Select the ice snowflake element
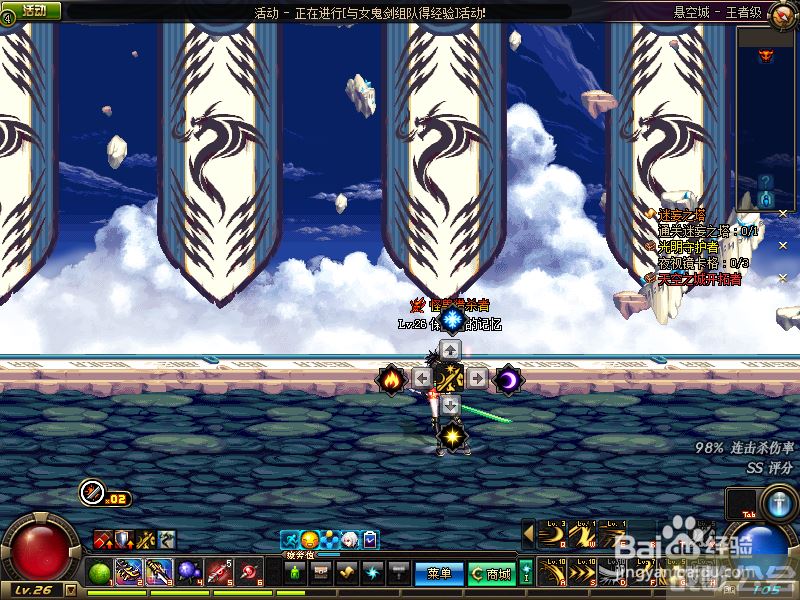 (452, 319)
